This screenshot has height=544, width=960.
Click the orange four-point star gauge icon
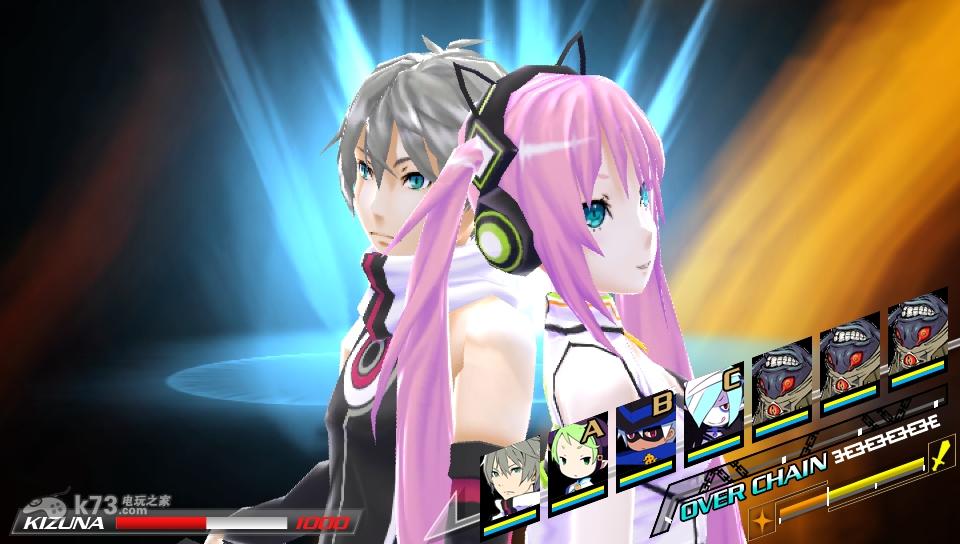pos(761,521)
